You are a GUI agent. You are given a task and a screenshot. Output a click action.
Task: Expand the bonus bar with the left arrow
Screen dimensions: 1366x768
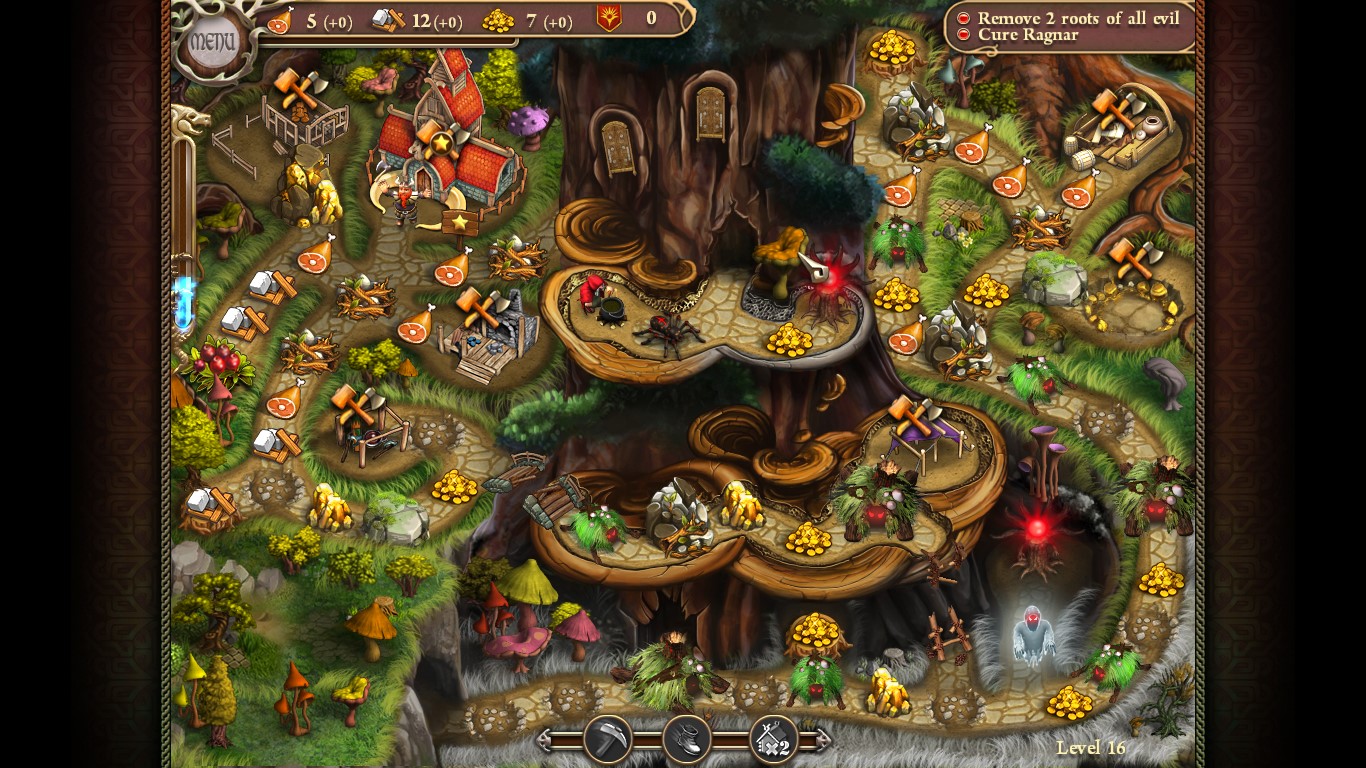click(x=545, y=738)
